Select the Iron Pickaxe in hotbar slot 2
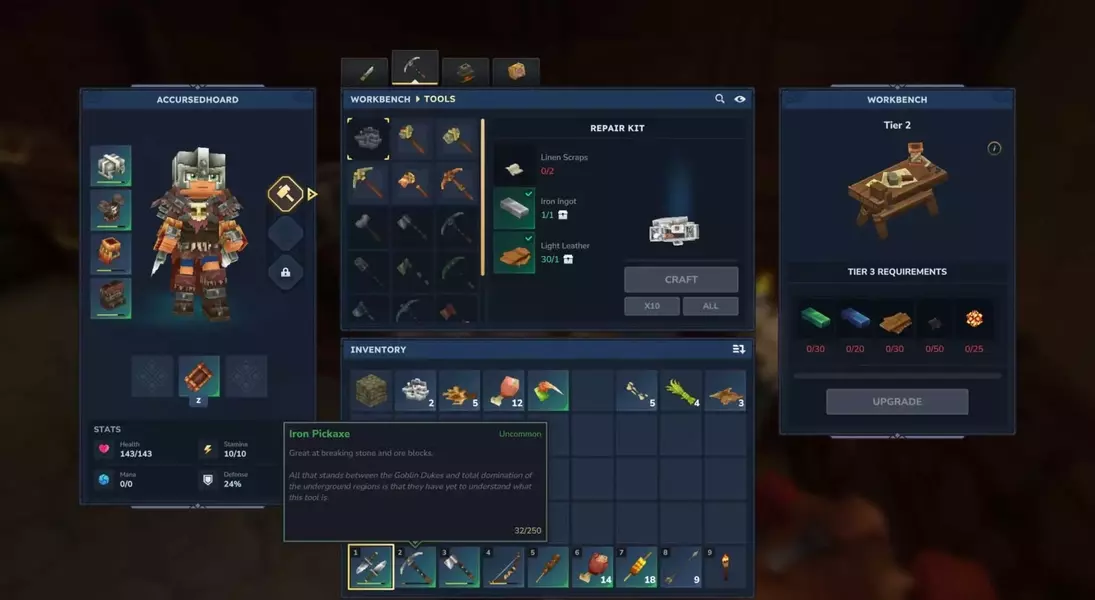The height and width of the screenshot is (600, 1095). [415, 567]
